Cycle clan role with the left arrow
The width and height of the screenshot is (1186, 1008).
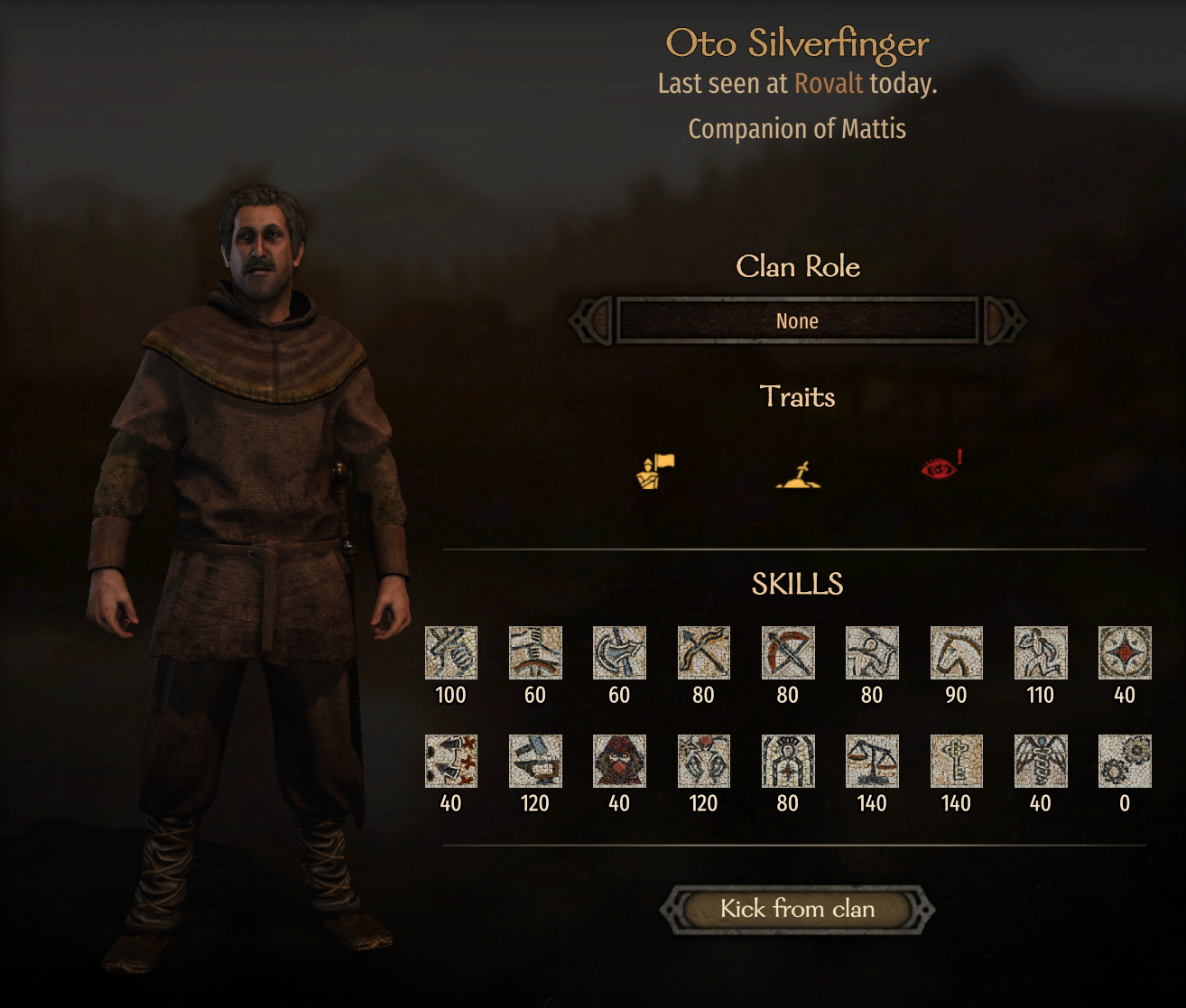tap(590, 321)
